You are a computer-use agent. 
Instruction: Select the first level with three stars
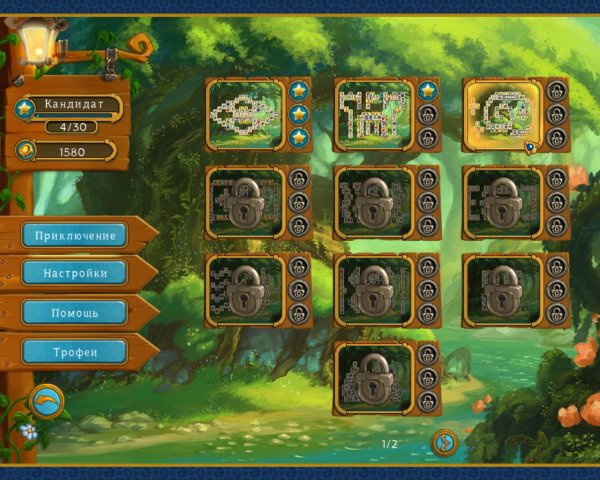point(245,114)
